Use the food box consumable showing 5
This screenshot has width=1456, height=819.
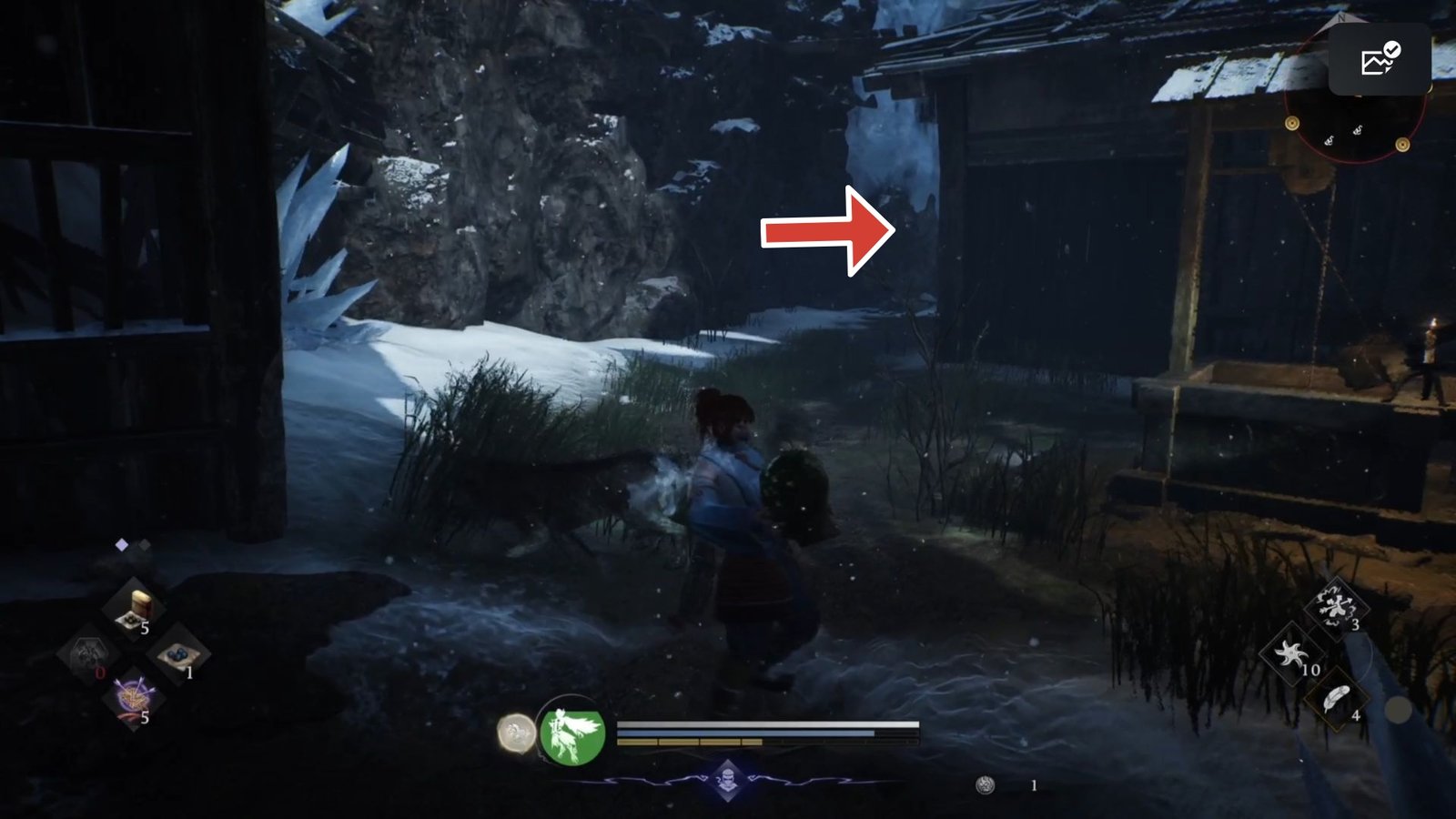click(135, 606)
